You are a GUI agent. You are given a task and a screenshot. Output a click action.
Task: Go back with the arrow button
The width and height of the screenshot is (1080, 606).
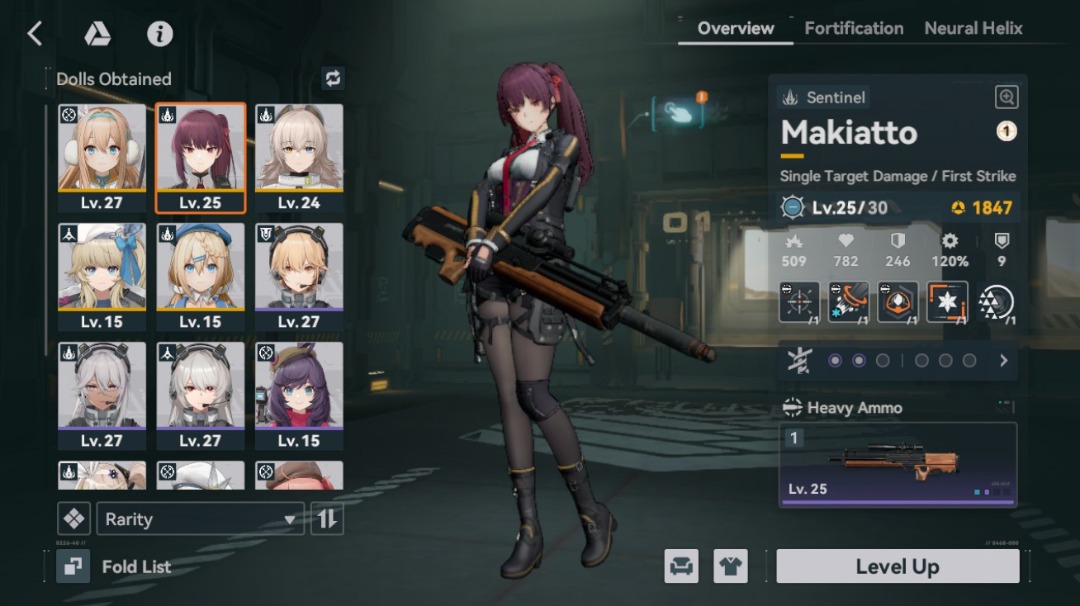click(x=35, y=34)
